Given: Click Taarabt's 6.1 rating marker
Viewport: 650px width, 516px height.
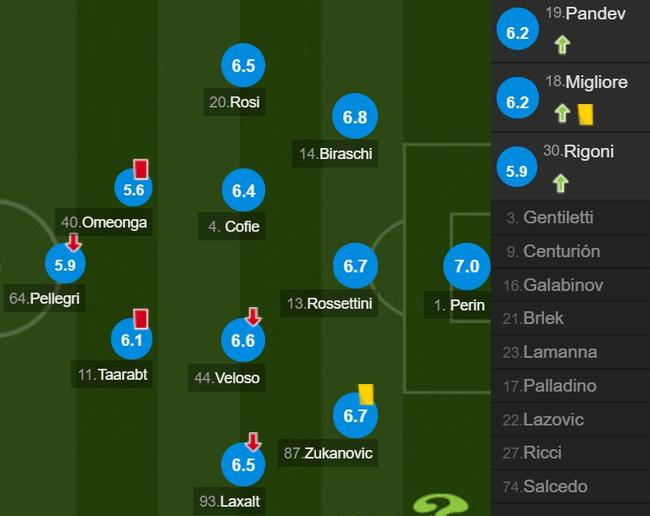Looking at the screenshot, I should pos(134,340).
